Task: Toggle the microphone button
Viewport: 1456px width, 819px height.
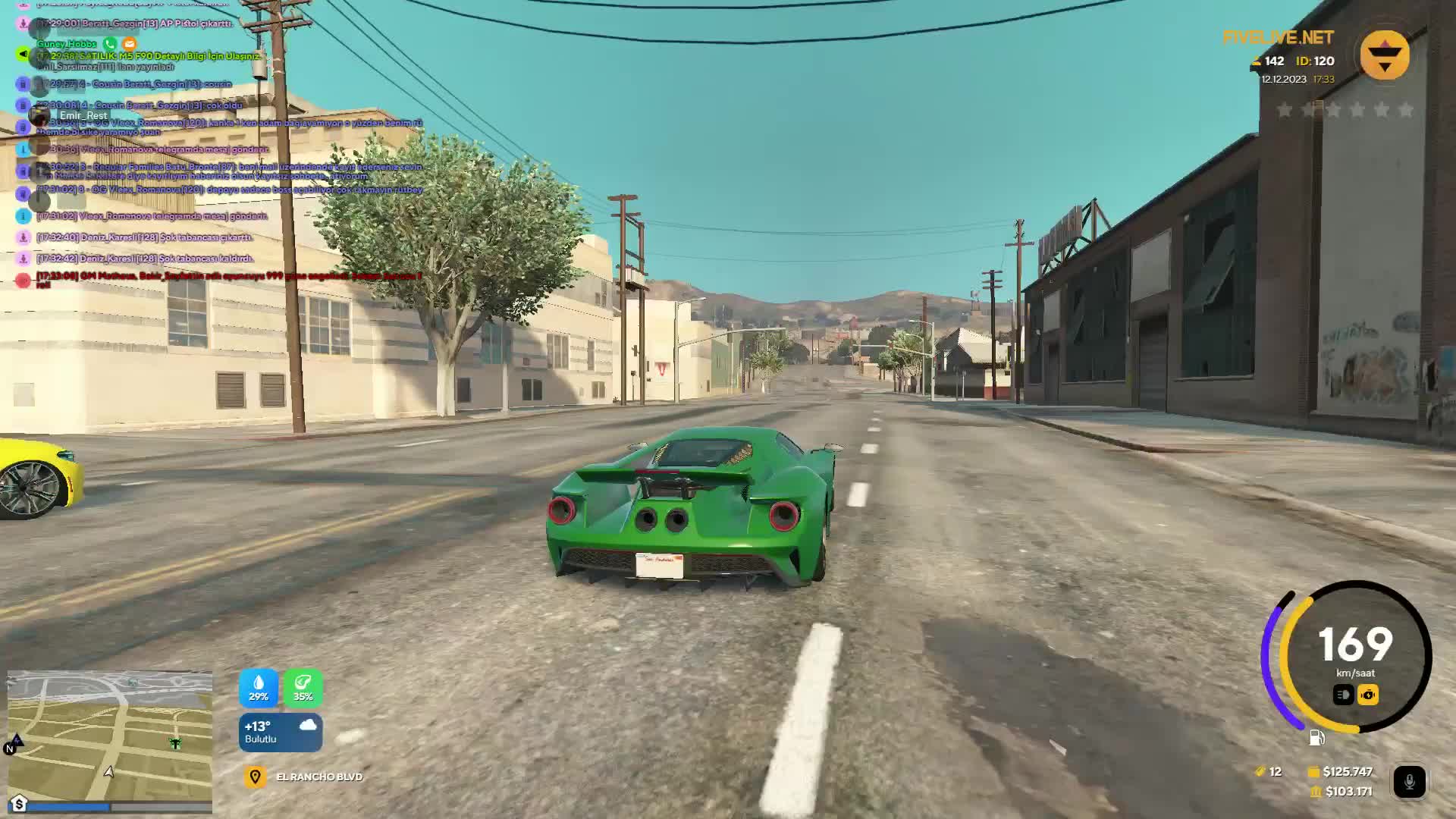Action: [1409, 782]
